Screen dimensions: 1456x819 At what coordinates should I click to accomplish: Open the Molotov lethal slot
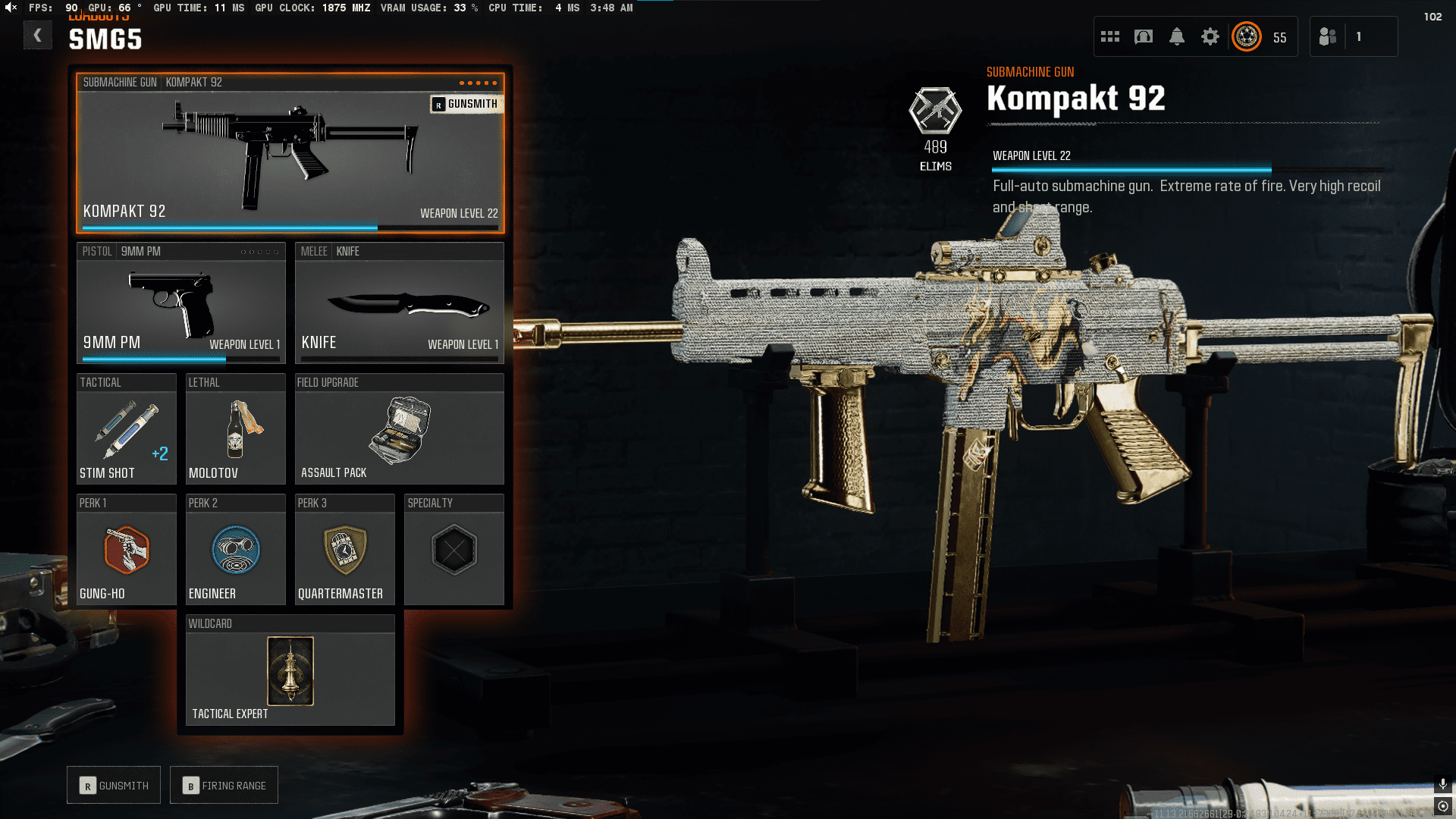[x=235, y=429]
